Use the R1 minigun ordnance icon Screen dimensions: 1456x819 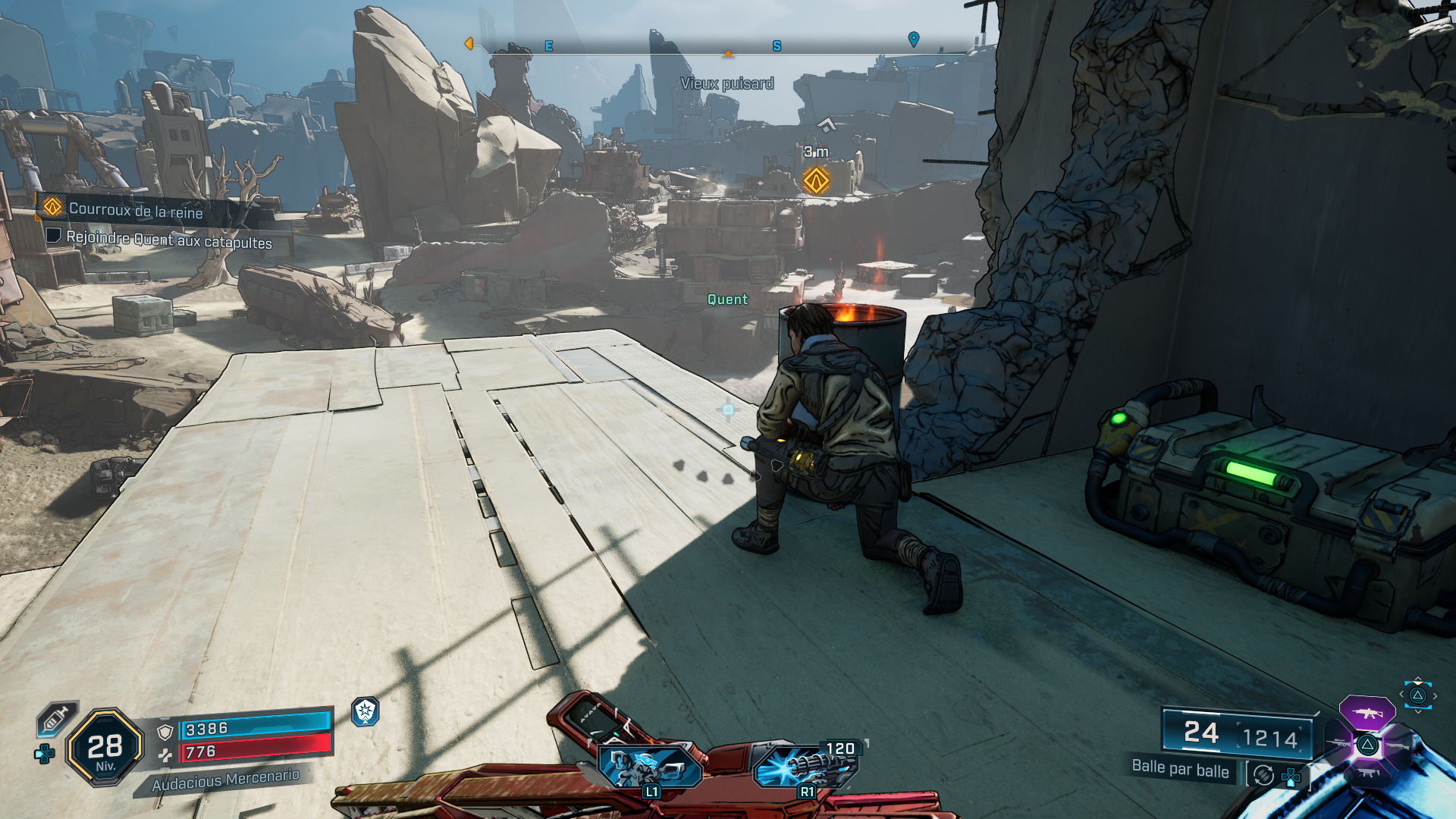(805, 766)
